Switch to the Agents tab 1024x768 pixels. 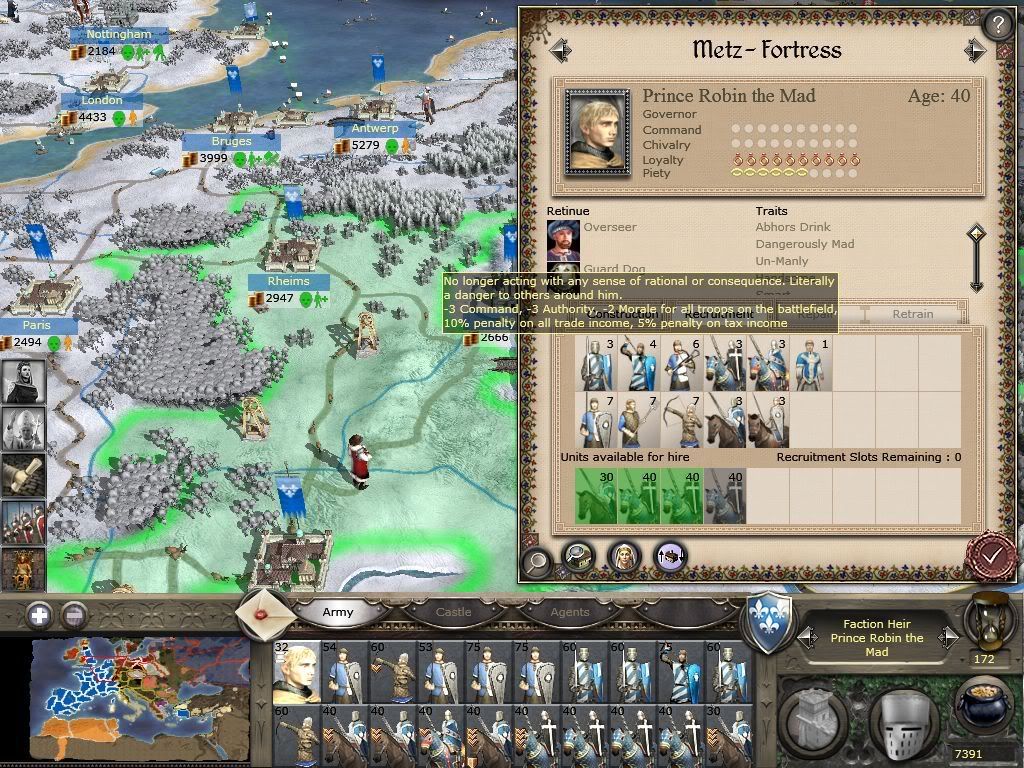click(x=570, y=612)
